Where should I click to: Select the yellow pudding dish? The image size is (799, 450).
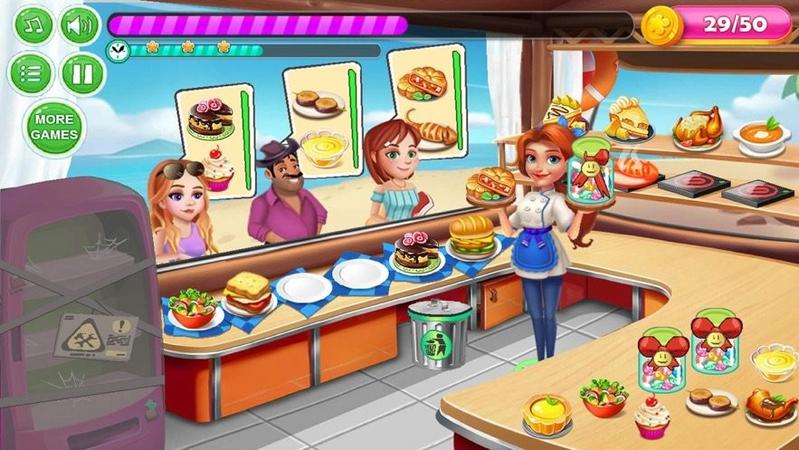point(773,361)
